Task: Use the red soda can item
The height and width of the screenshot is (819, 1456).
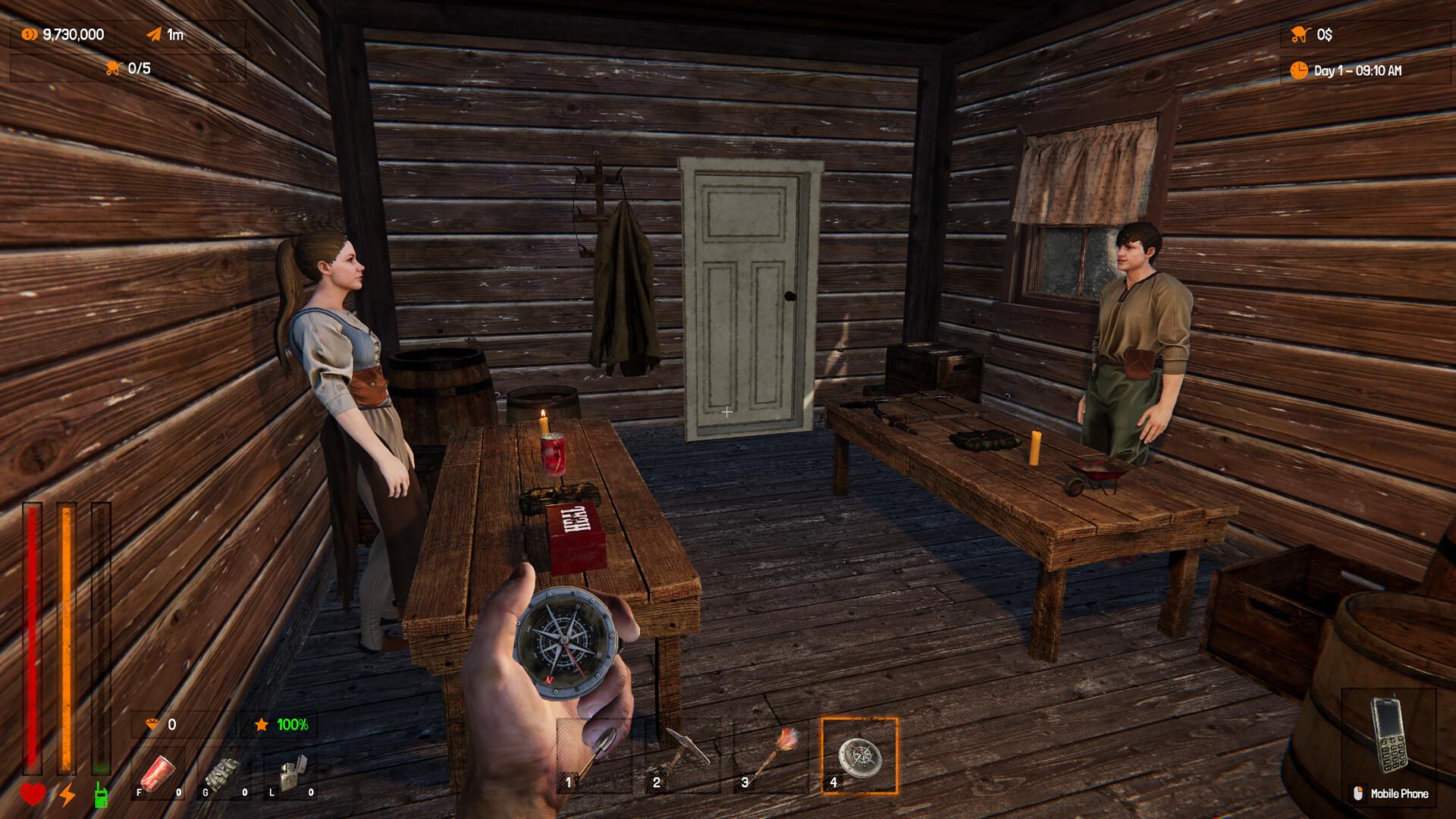Action: (x=158, y=773)
